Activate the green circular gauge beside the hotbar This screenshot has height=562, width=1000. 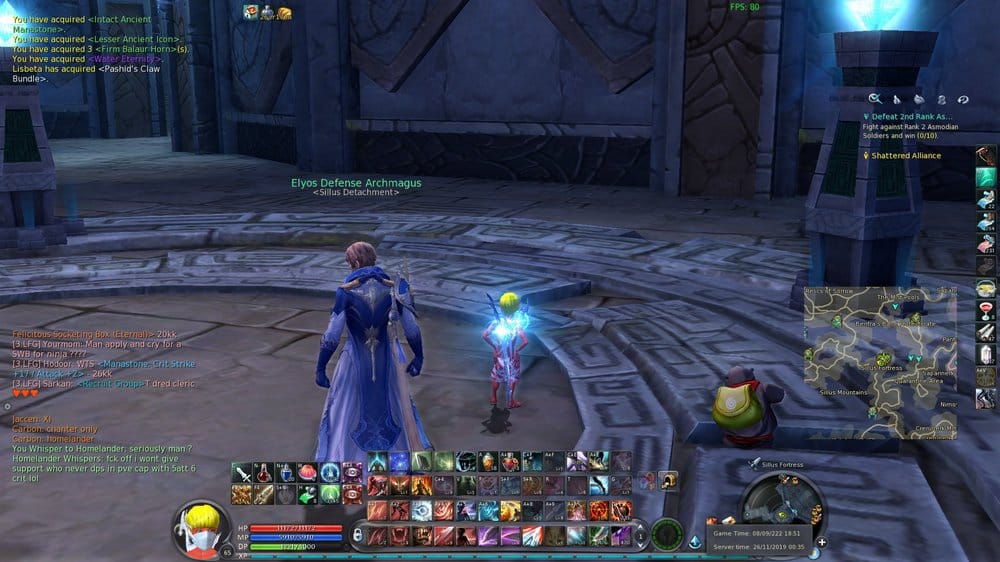[667, 534]
